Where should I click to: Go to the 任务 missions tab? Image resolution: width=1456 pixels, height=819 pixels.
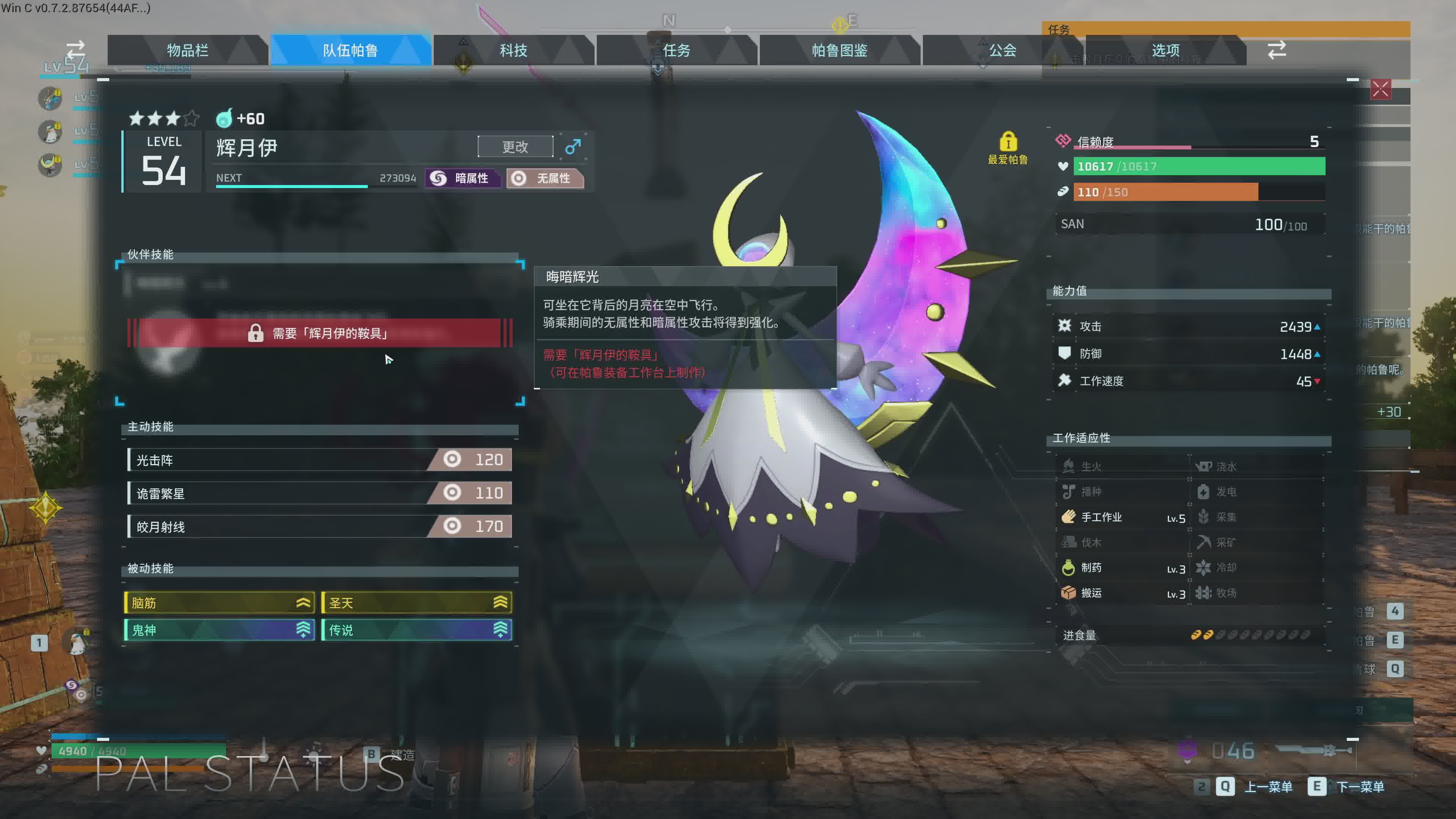point(676,50)
